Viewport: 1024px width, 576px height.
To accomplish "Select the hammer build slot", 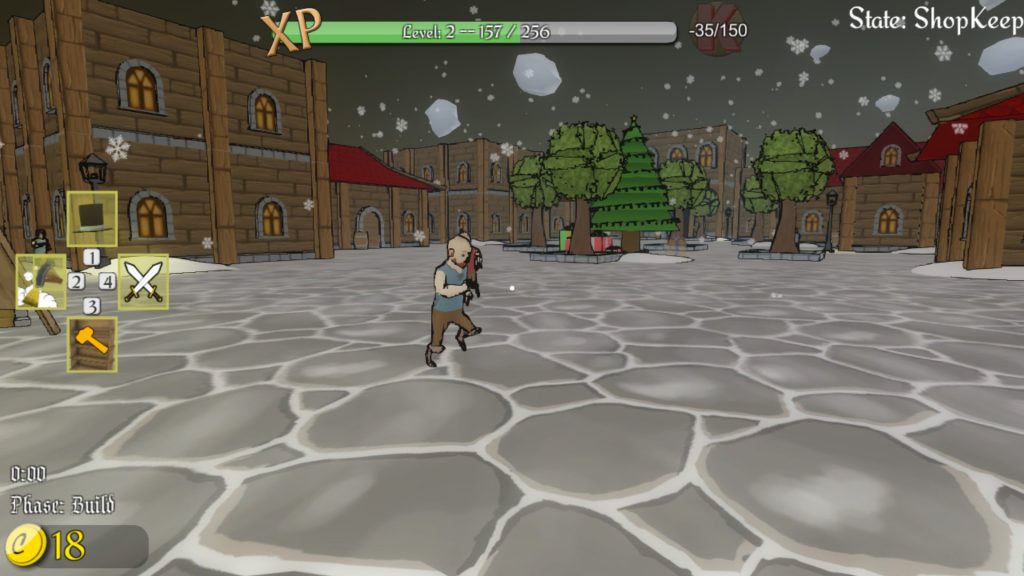I will coord(92,344).
